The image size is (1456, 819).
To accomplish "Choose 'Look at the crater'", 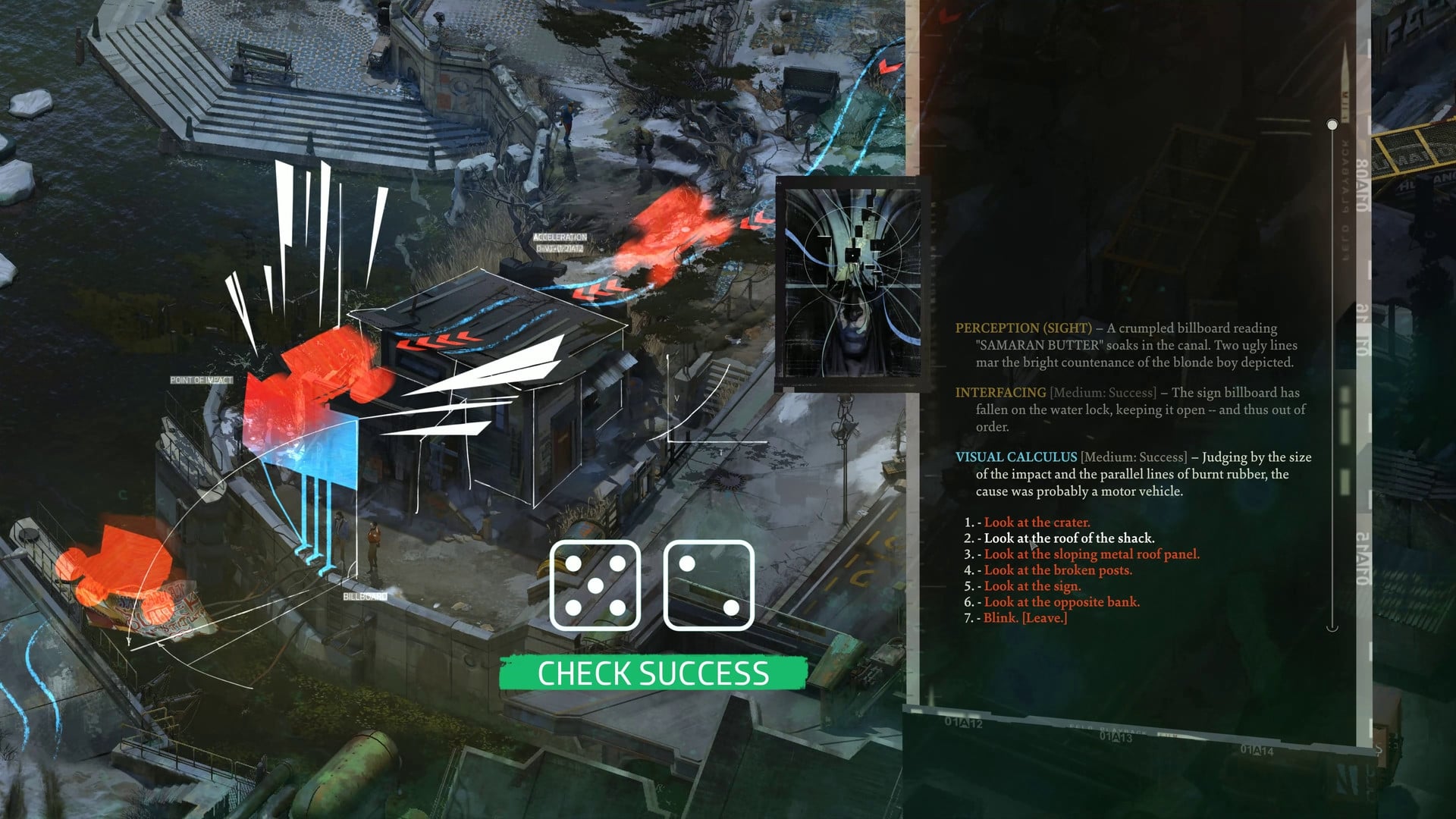I will [1037, 522].
